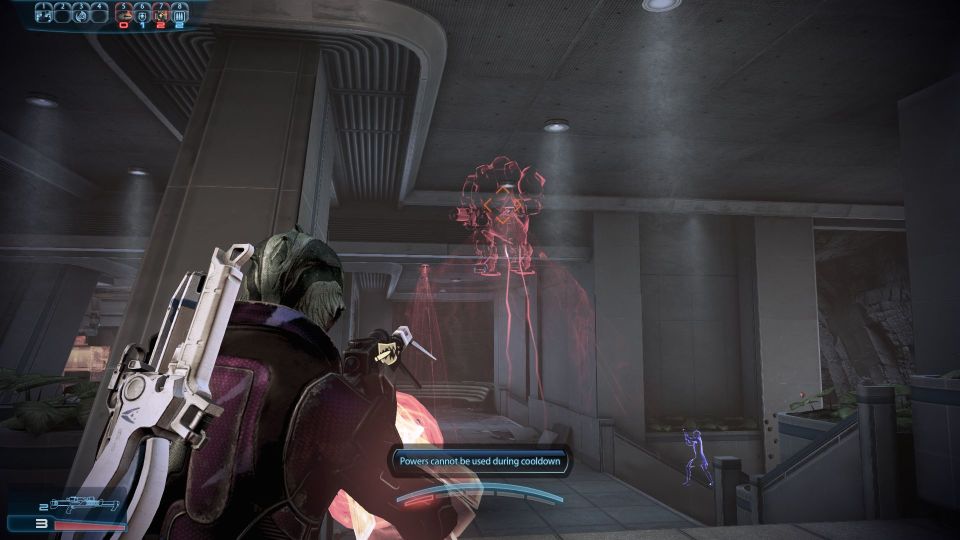The width and height of the screenshot is (960, 540).
Task: Activate the power in hotbar slot 1
Action: pos(43,14)
